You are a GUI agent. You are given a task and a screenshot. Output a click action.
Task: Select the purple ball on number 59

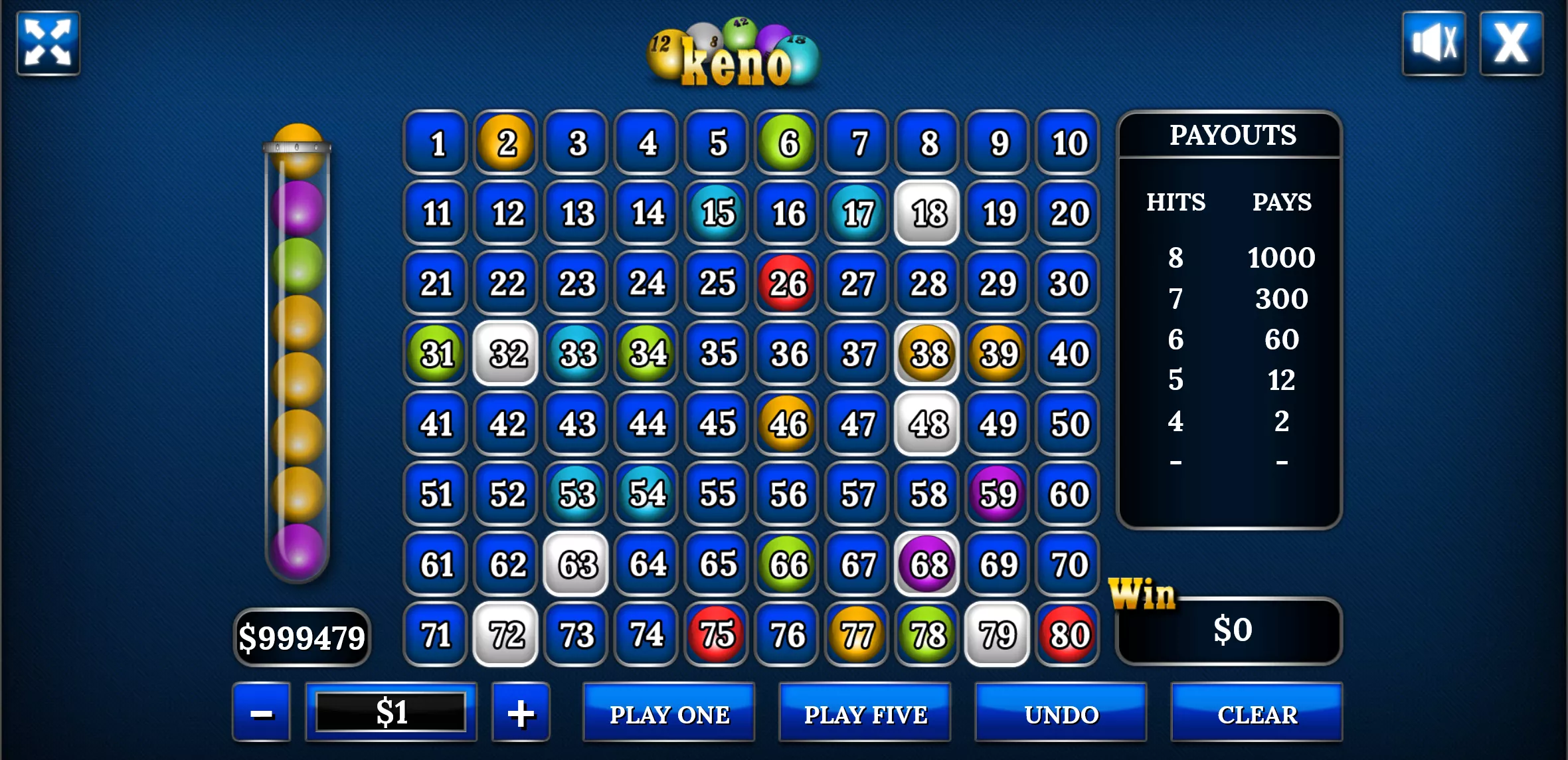pyautogui.click(x=997, y=494)
